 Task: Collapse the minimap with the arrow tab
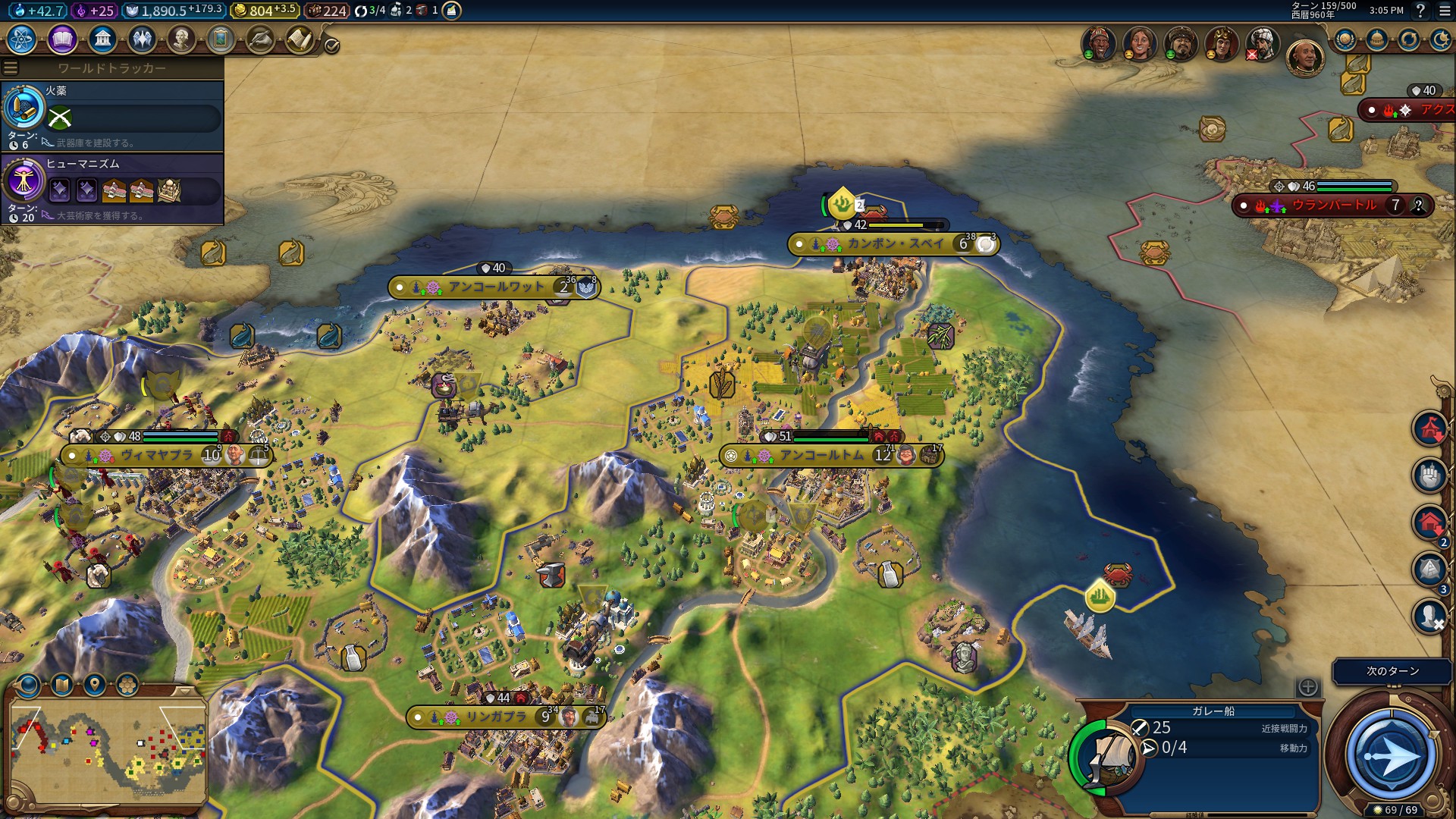pyautogui.click(x=185, y=691)
